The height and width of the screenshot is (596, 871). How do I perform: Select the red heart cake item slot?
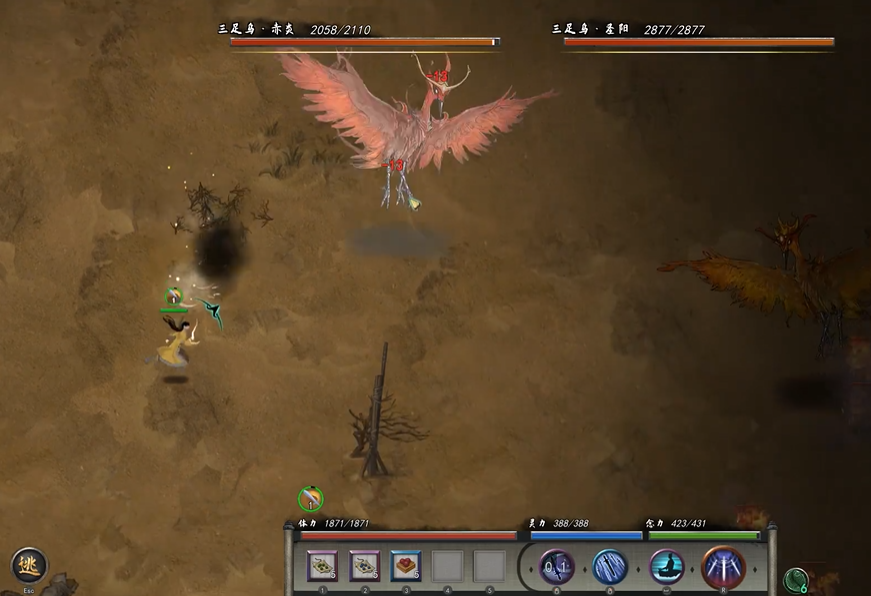(x=406, y=566)
